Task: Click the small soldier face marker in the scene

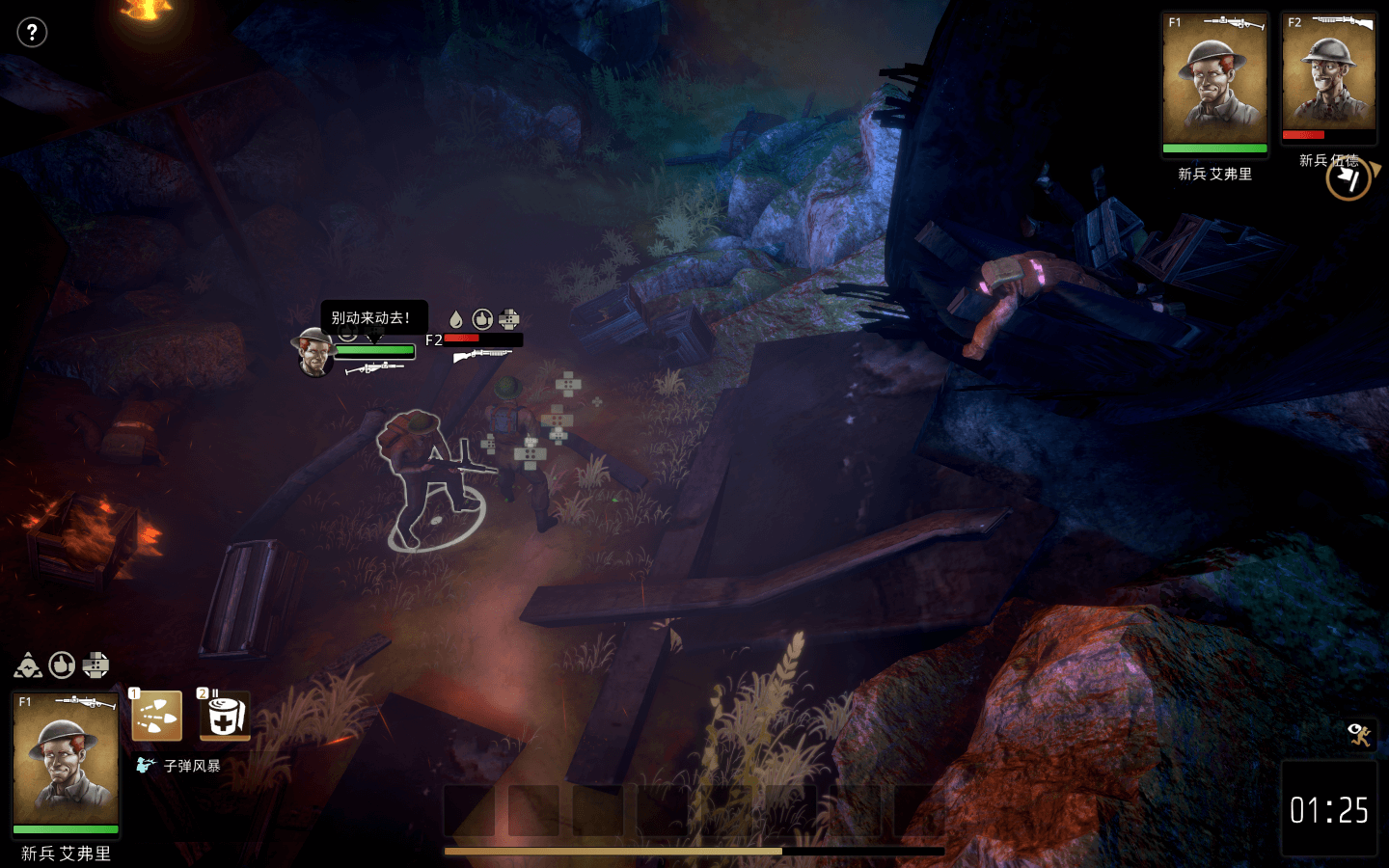Action: [x=314, y=353]
